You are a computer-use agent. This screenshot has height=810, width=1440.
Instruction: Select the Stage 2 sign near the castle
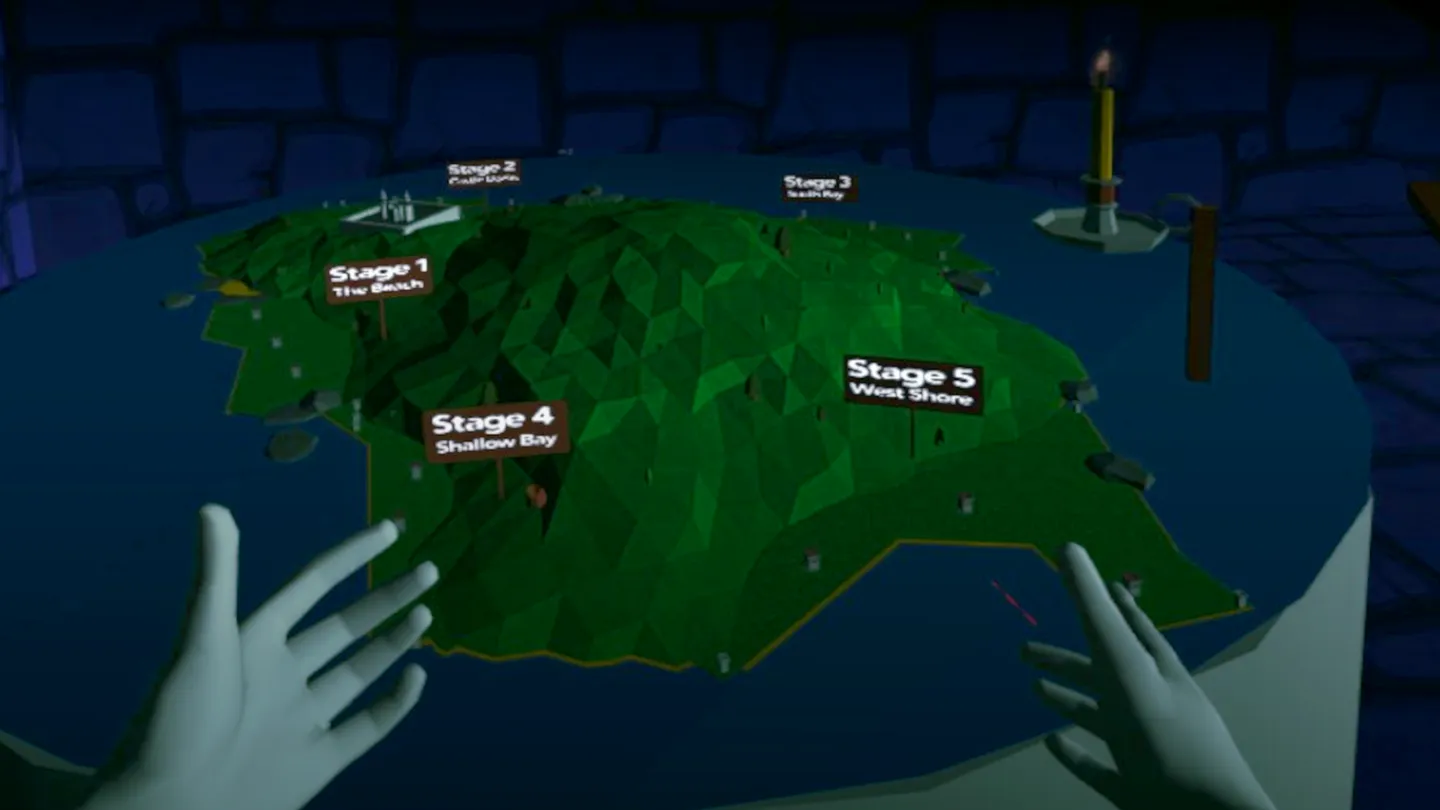coord(483,172)
